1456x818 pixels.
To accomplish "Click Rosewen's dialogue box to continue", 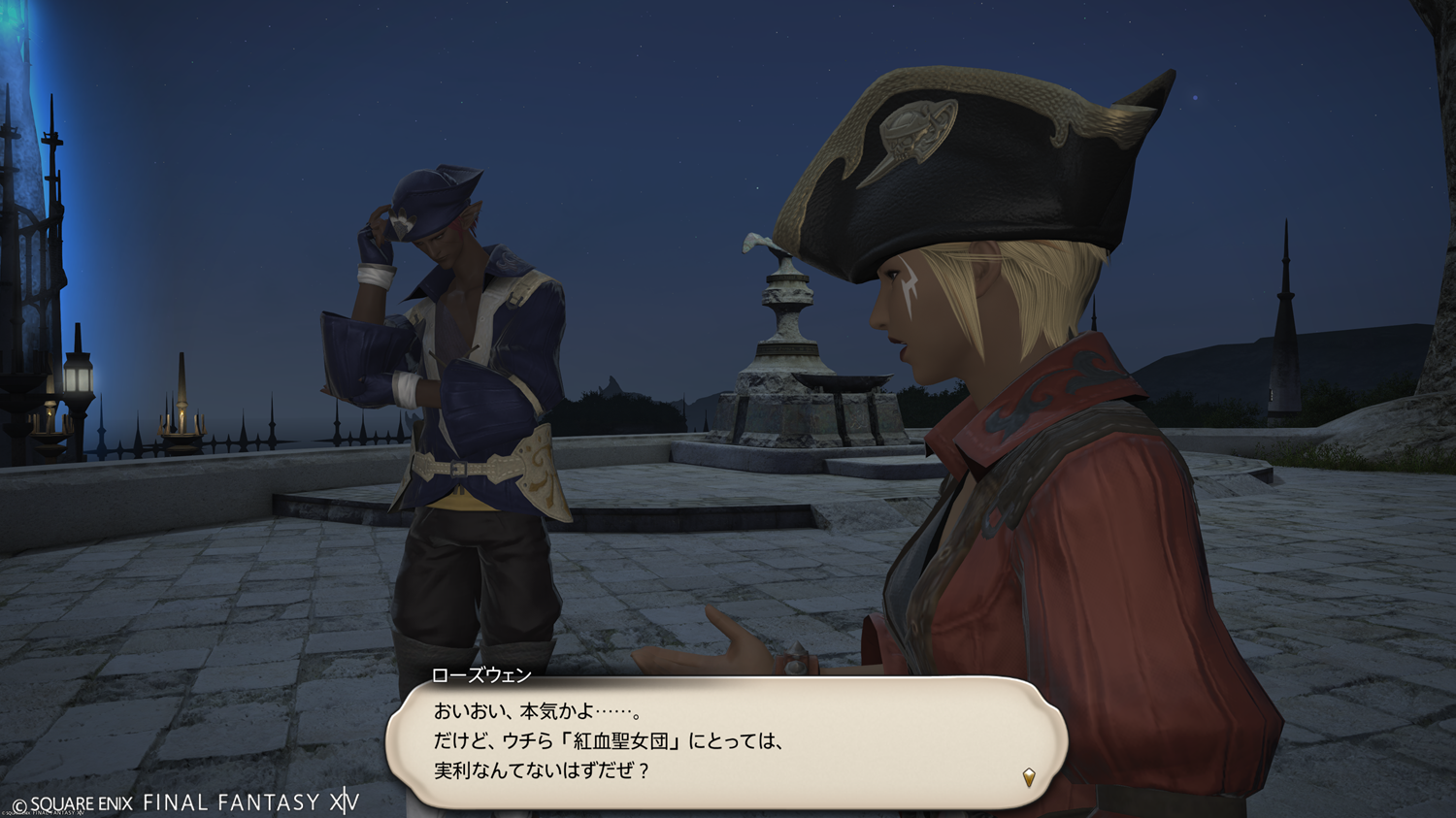I will coord(726,740).
